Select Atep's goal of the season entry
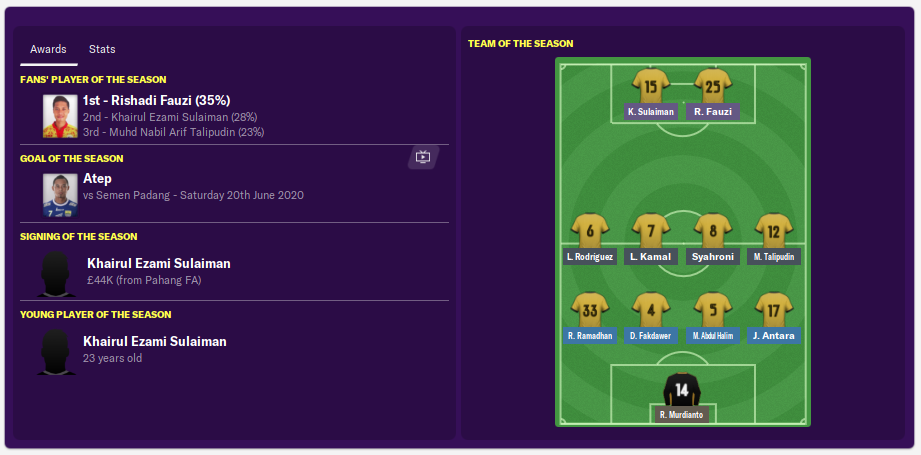The width and height of the screenshot is (921, 455). click(97, 179)
